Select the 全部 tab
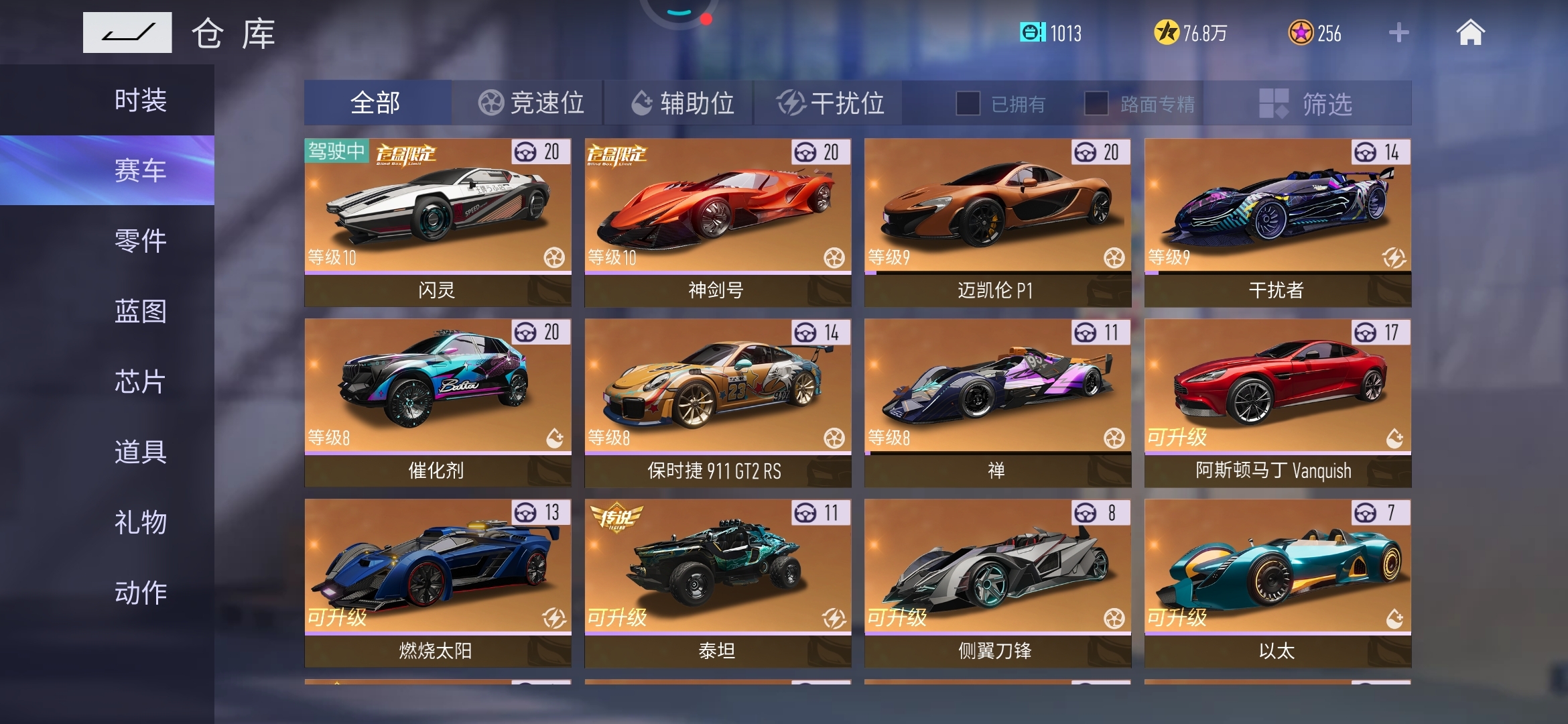The width and height of the screenshot is (1568, 724). (x=377, y=103)
